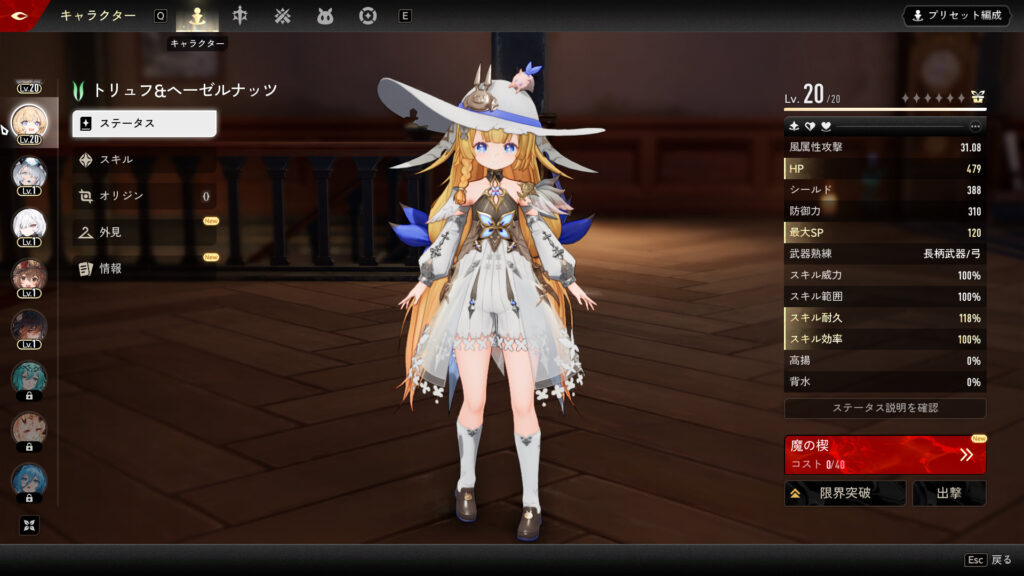Open the red 魔の楔 panel
Image resolution: width=1024 pixels, height=576 pixels.
885,454
